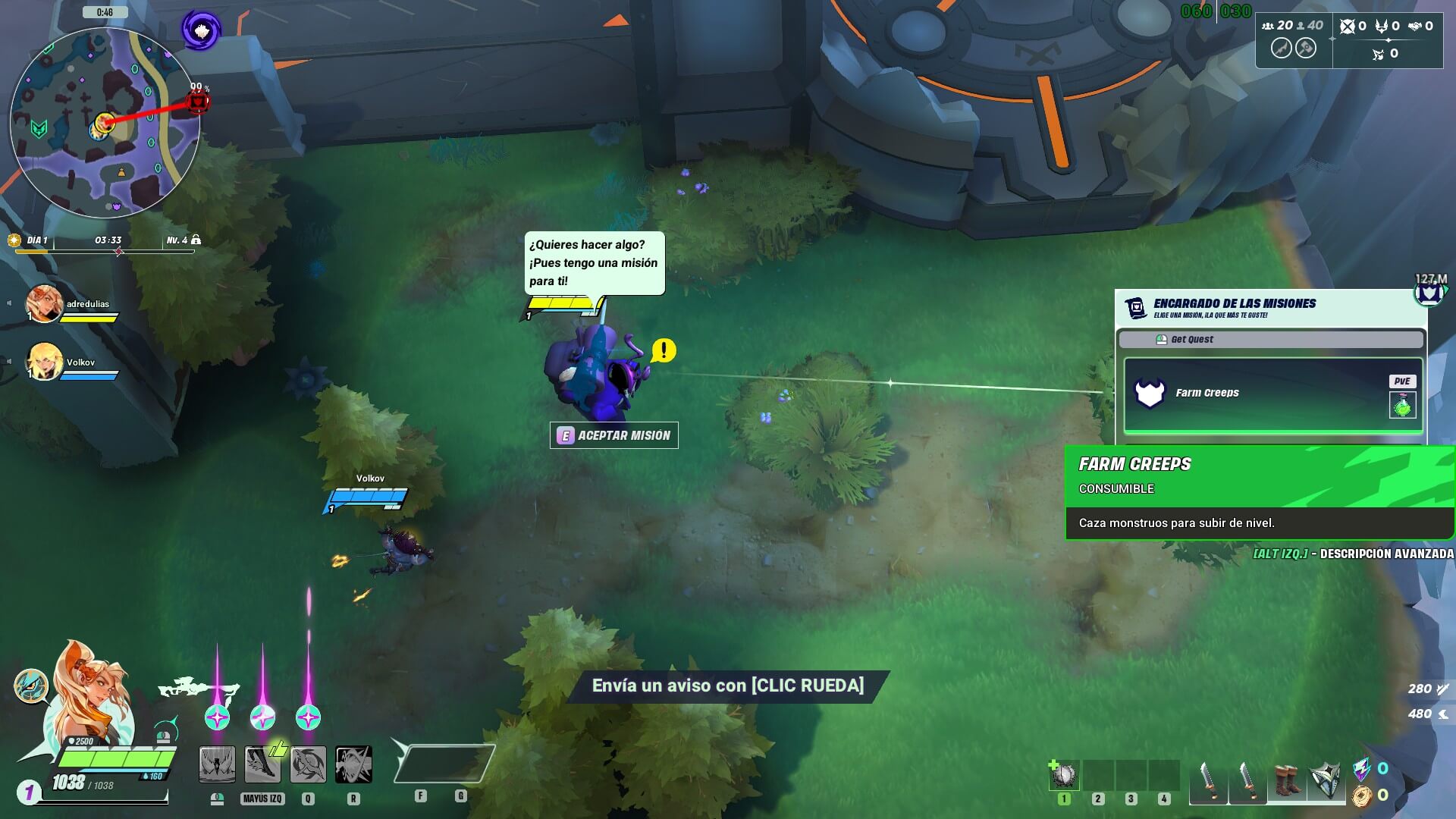
Task: Select the shield armor equipment slot
Action: [1326, 781]
